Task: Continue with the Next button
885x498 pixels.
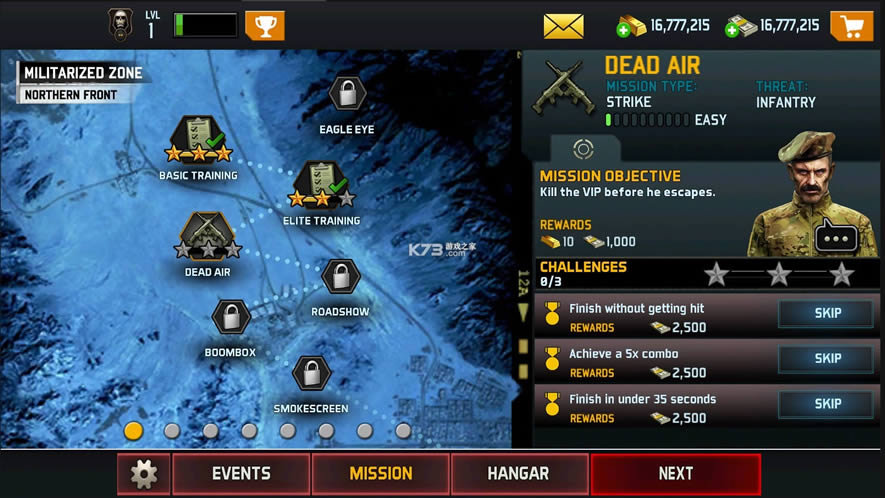Action: [x=675, y=474]
